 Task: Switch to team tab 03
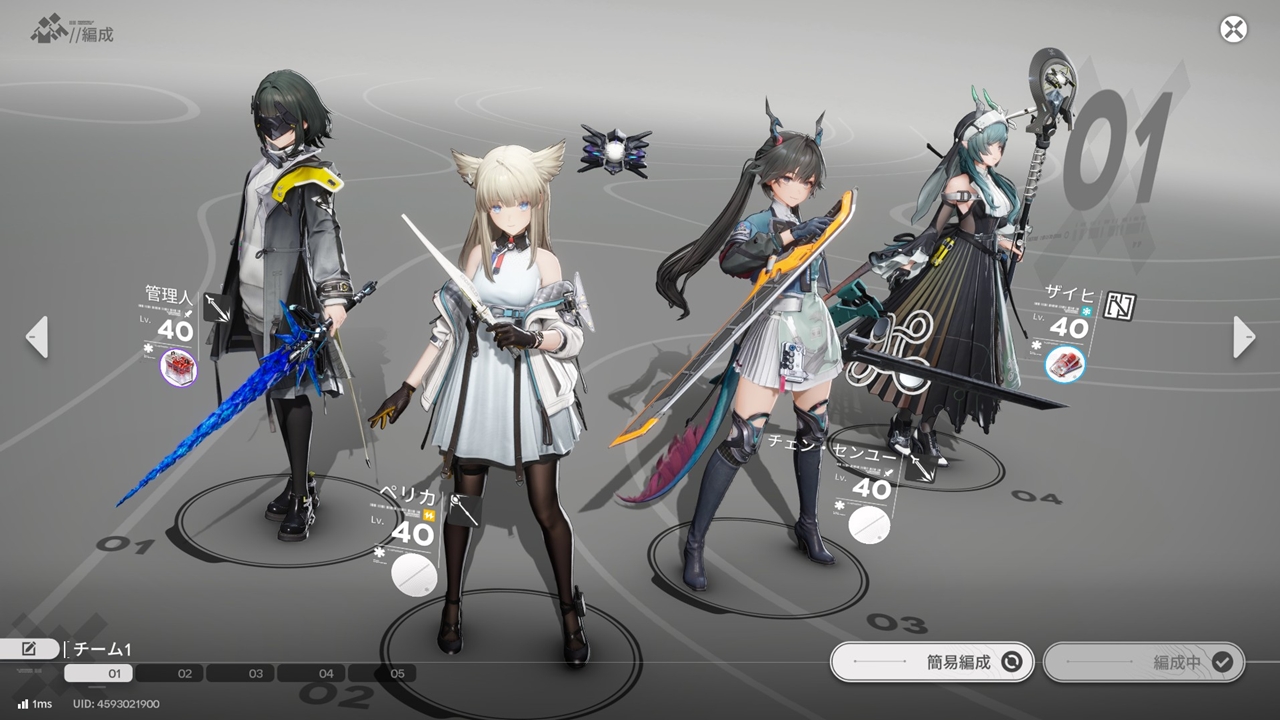pos(256,674)
